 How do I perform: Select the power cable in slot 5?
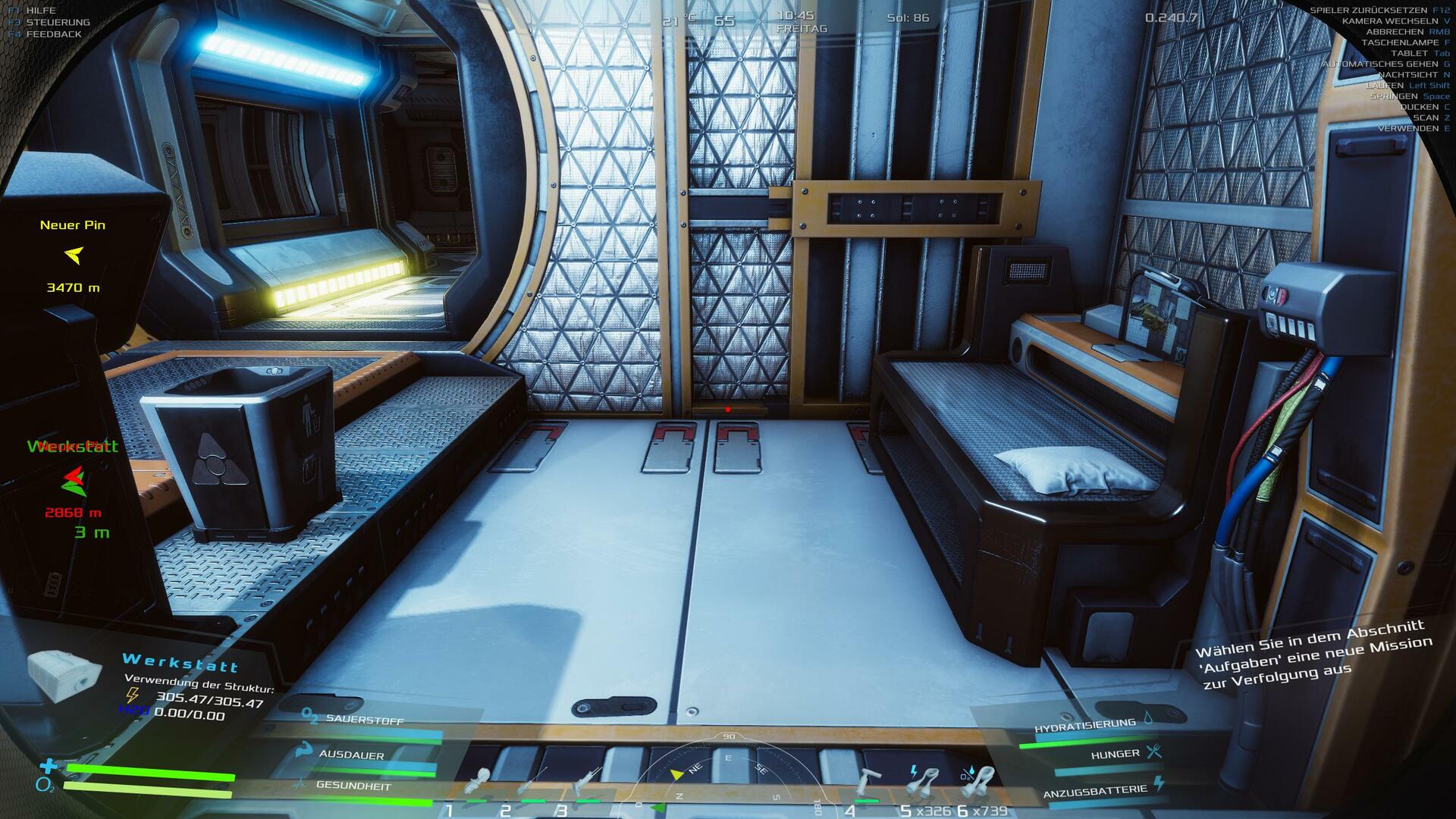(924, 780)
